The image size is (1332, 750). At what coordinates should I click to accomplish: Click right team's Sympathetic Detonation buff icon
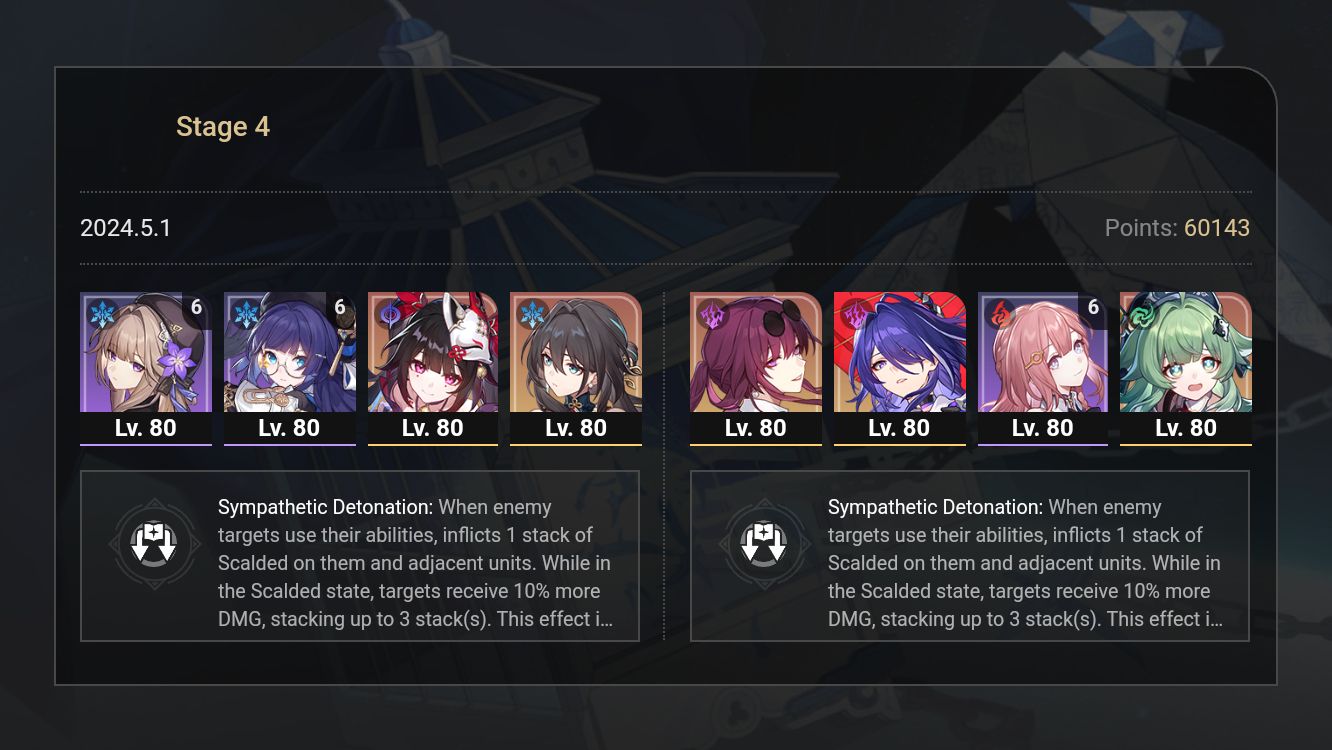tap(767, 544)
